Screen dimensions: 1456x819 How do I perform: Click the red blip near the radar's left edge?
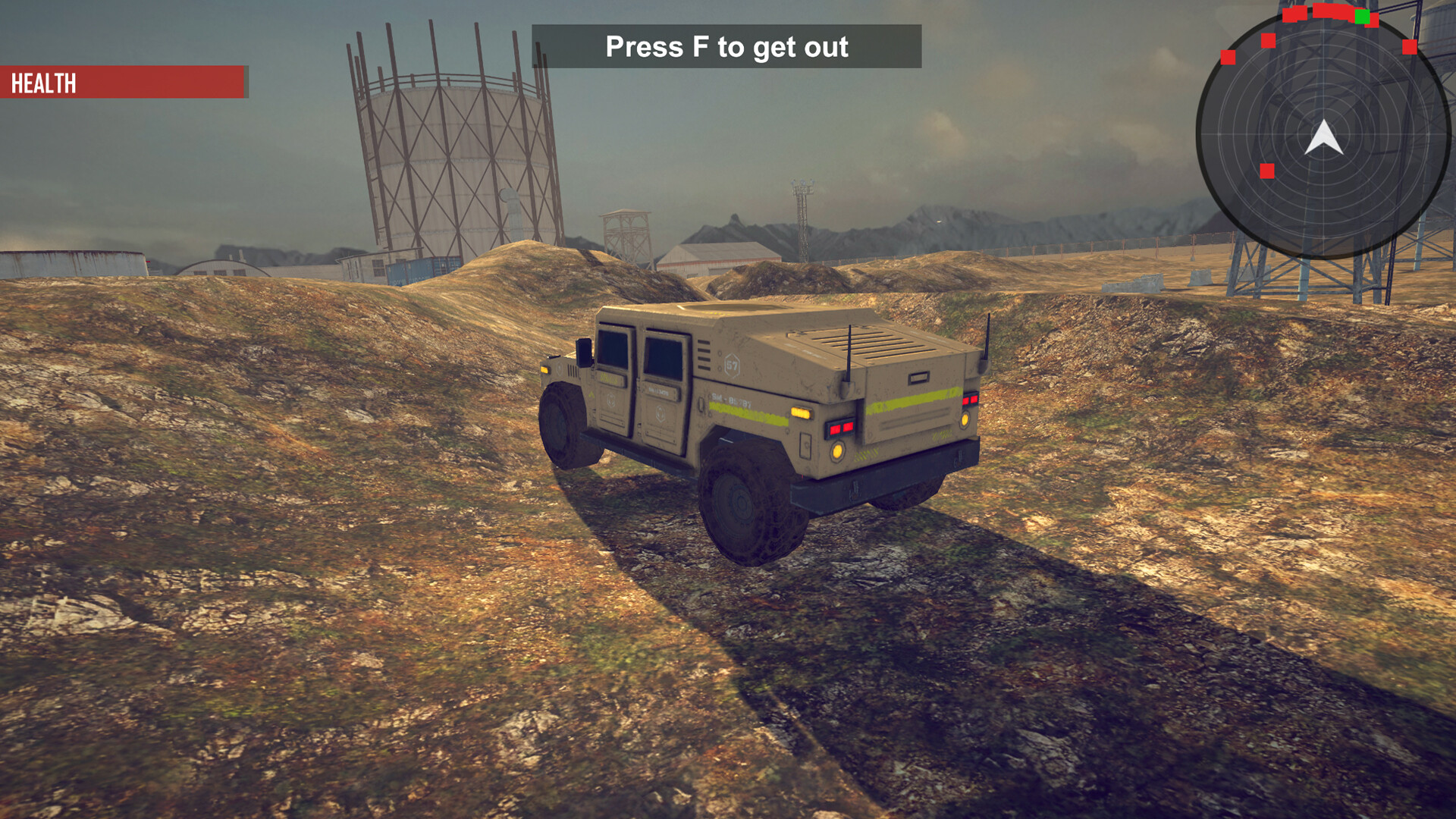(x=1227, y=58)
